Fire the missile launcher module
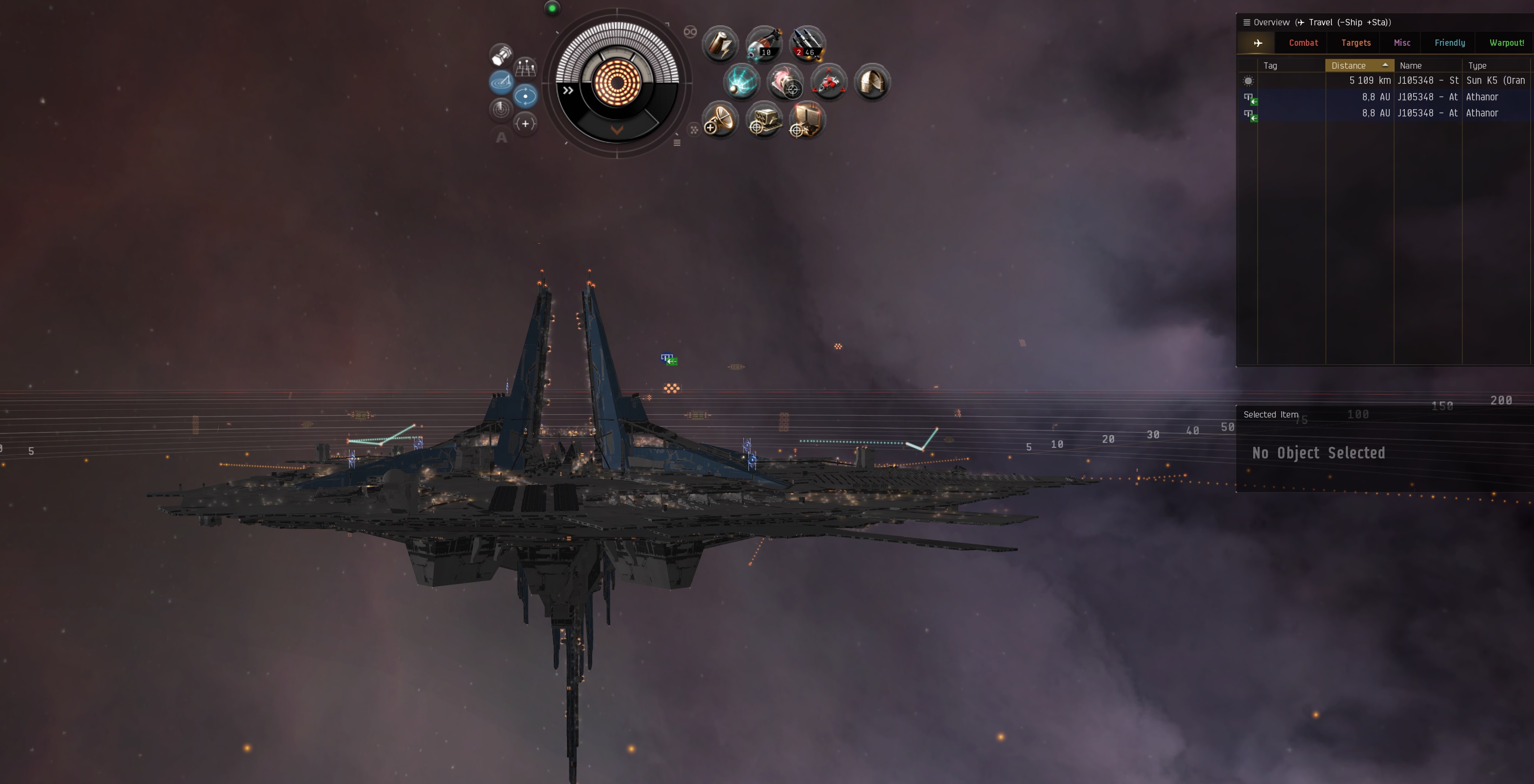 807,44
